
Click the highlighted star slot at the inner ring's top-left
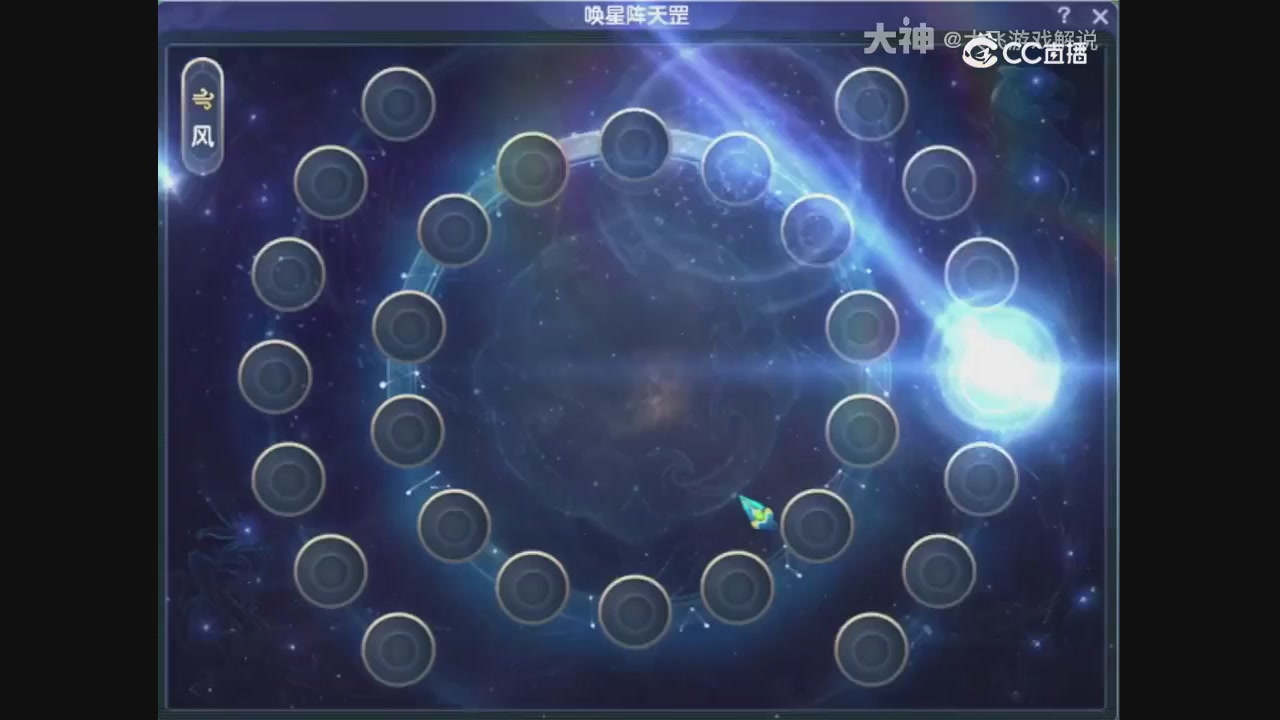(531, 167)
